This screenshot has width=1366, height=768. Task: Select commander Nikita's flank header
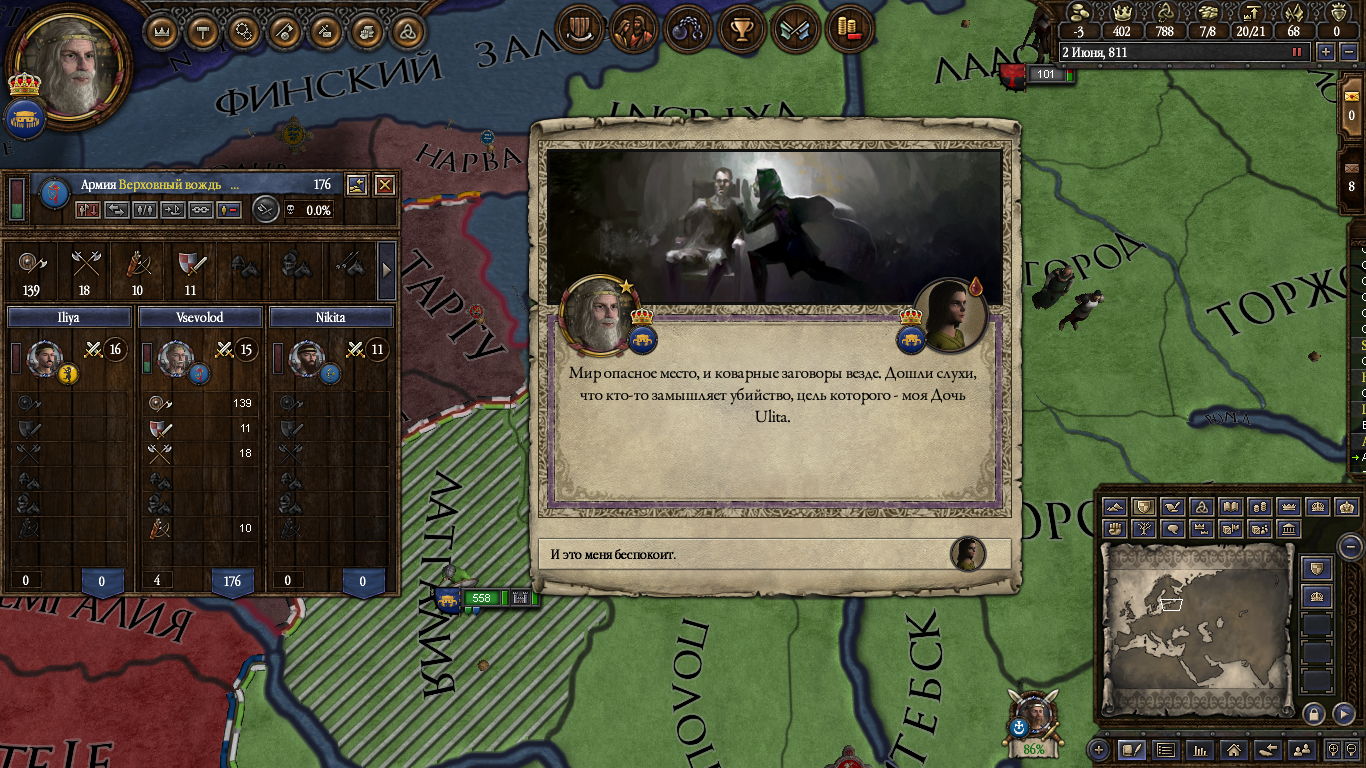331,317
